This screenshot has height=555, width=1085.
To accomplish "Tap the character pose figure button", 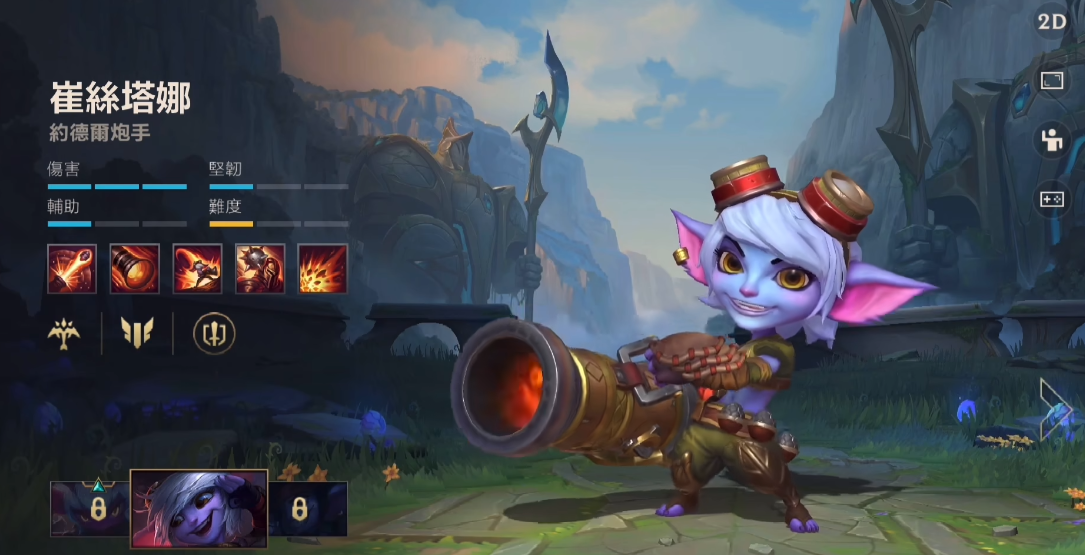I will 1051,140.
